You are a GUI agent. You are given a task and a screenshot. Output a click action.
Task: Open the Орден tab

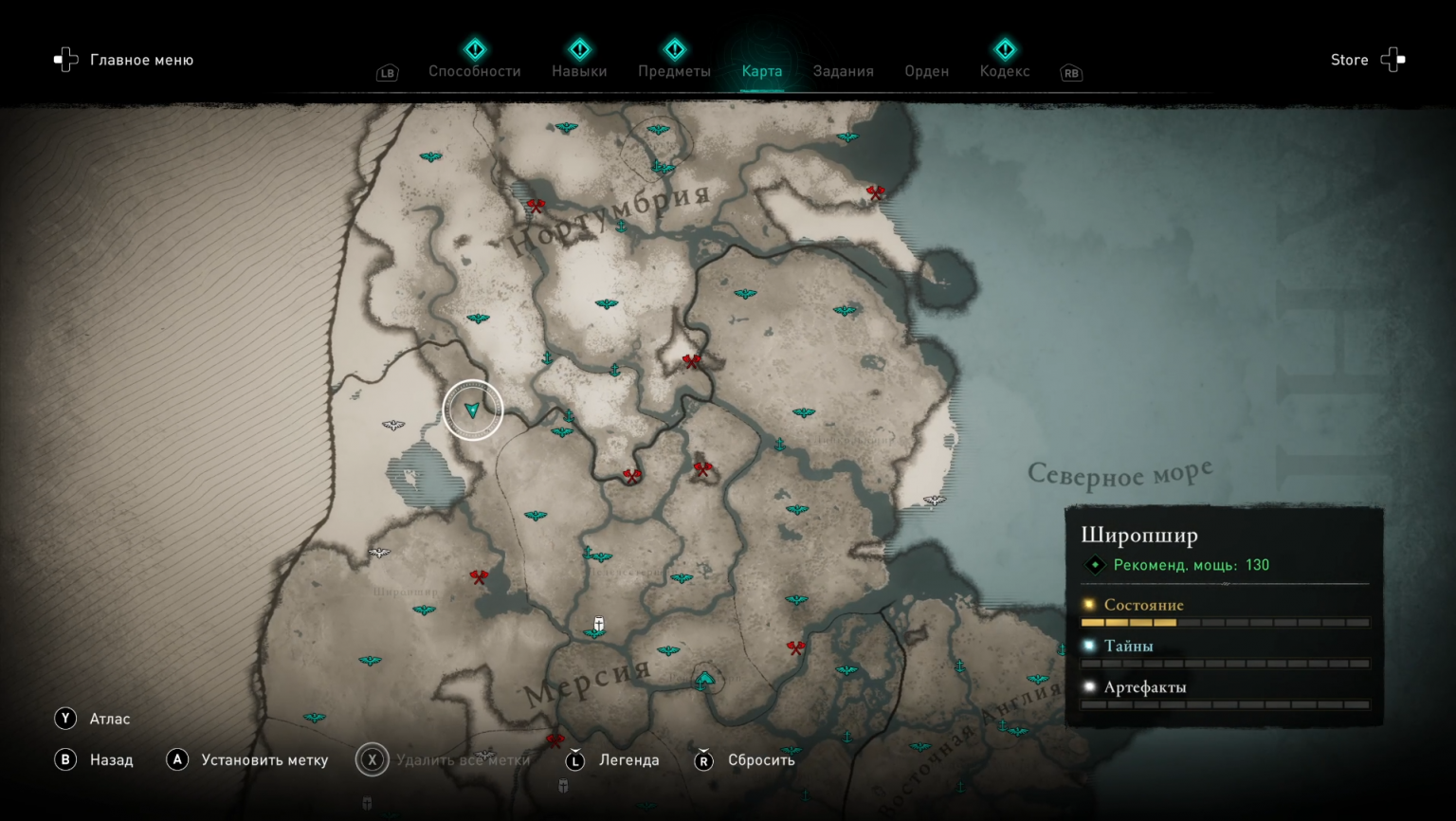[926, 71]
